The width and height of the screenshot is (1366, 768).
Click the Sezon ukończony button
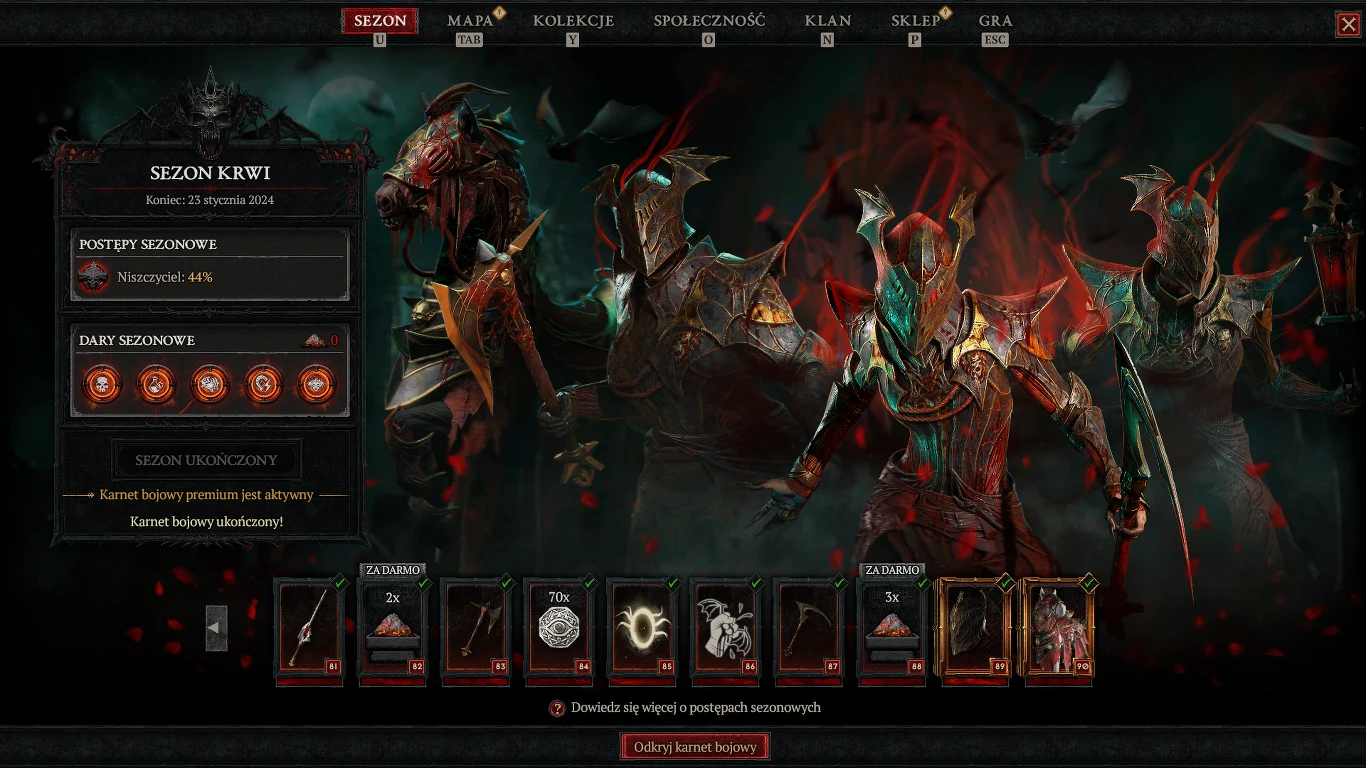(206, 461)
